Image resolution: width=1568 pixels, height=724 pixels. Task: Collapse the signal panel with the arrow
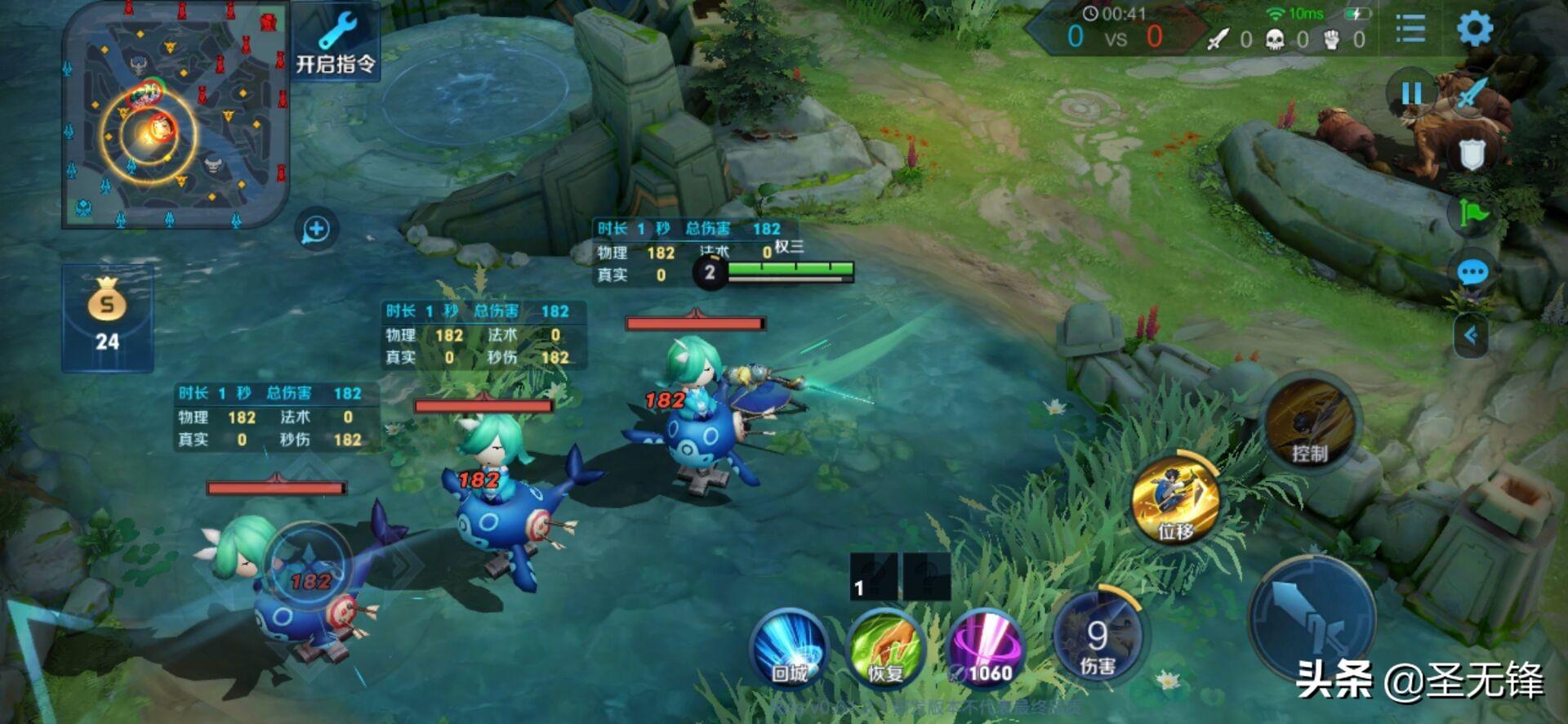coord(1471,335)
